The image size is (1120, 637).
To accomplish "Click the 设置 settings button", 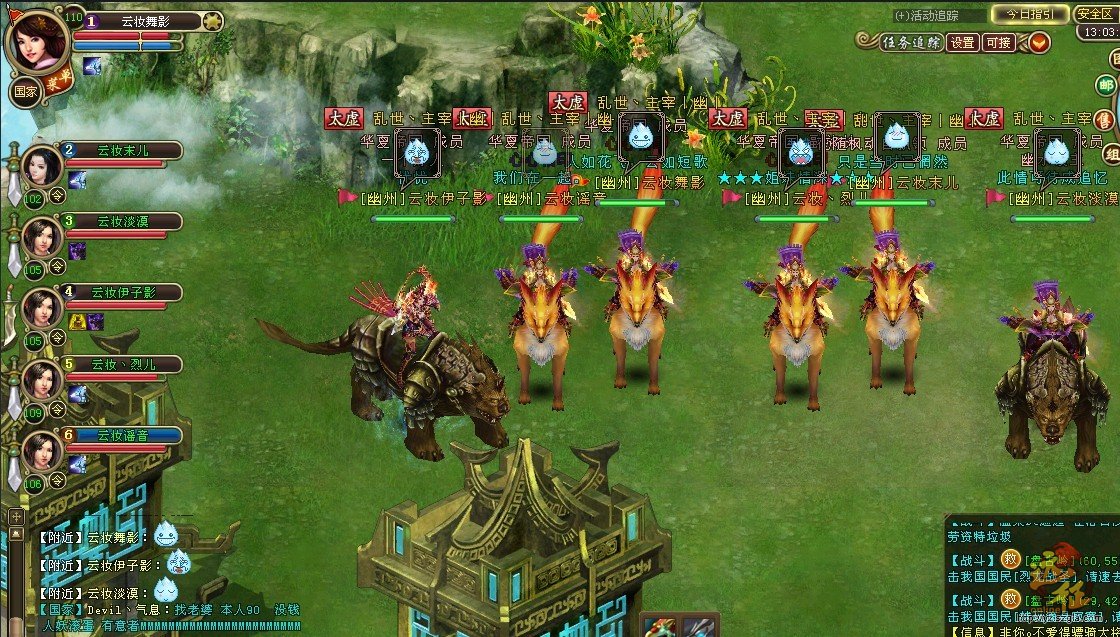I will [962, 42].
